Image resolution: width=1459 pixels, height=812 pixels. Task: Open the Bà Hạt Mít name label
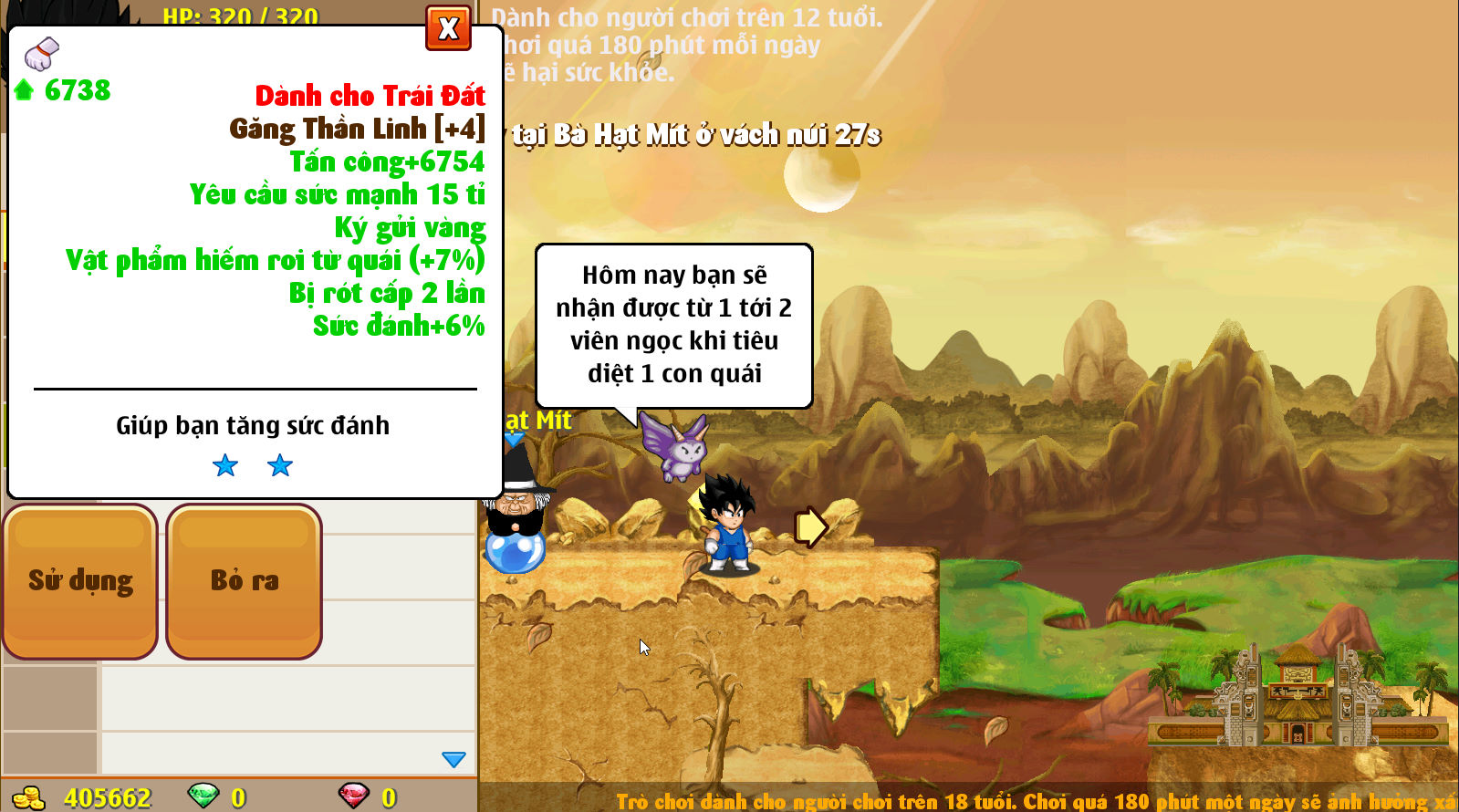point(536,421)
